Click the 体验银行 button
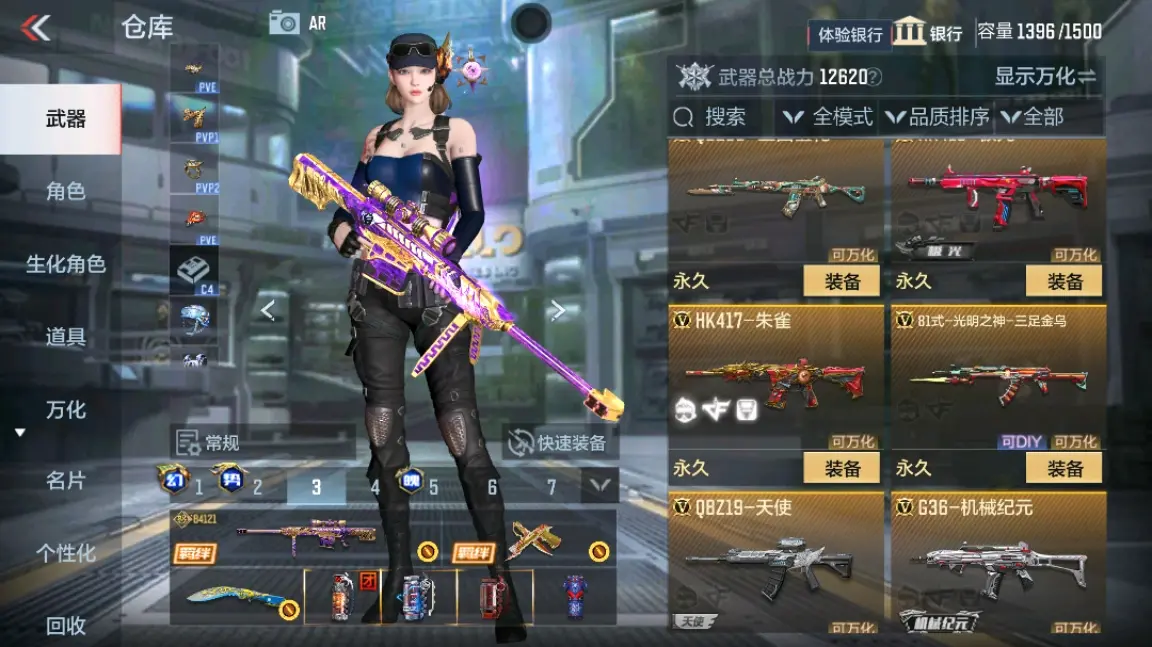Viewport: 1152px width, 647px height. click(x=850, y=34)
